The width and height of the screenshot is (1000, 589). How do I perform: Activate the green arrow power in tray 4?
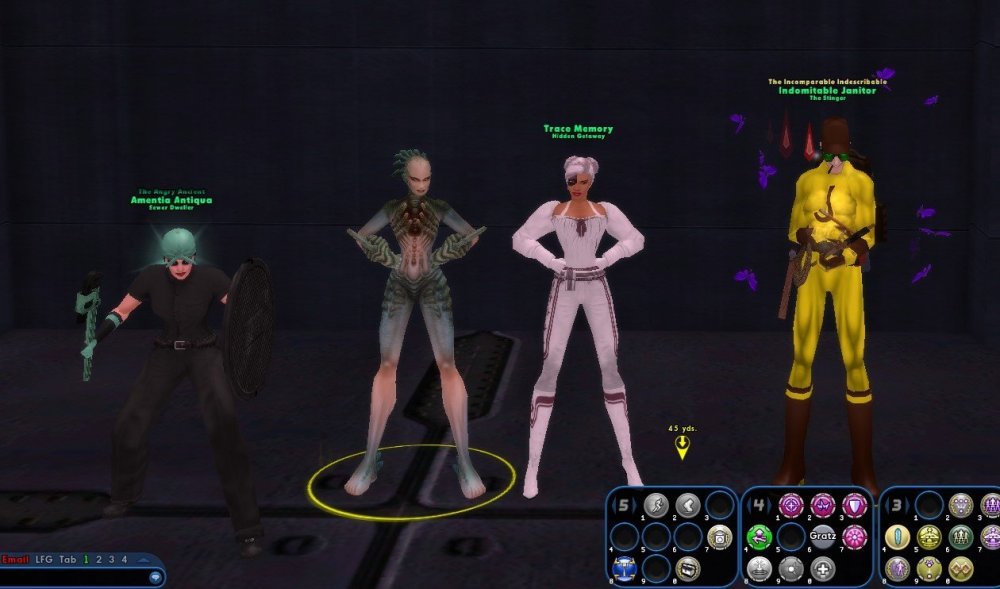coord(760,537)
